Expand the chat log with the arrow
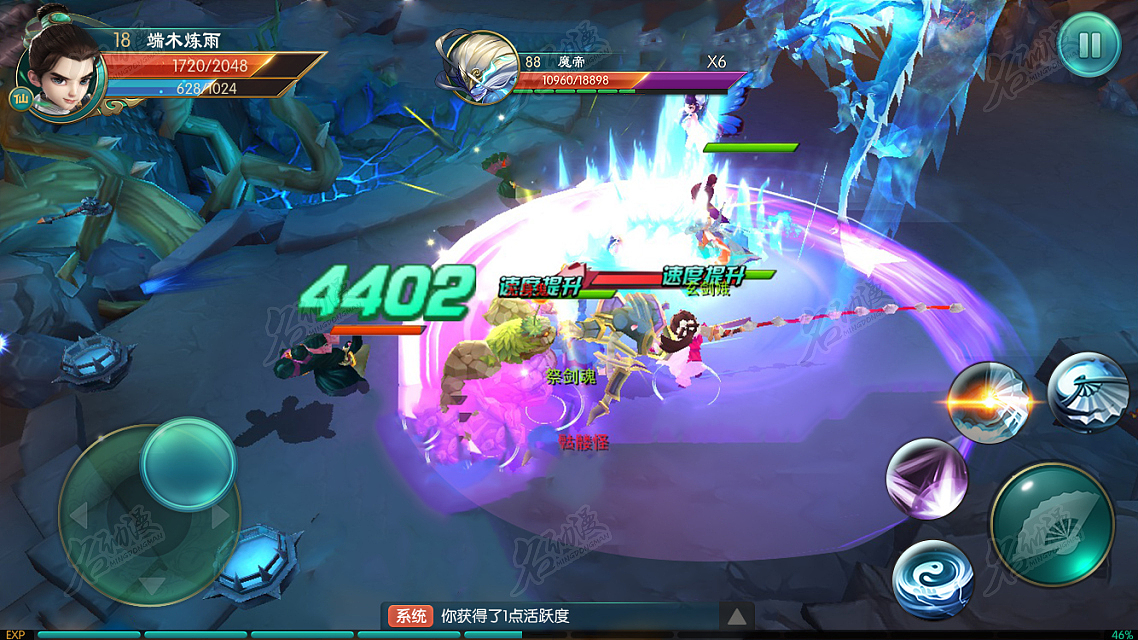 click(x=736, y=616)
